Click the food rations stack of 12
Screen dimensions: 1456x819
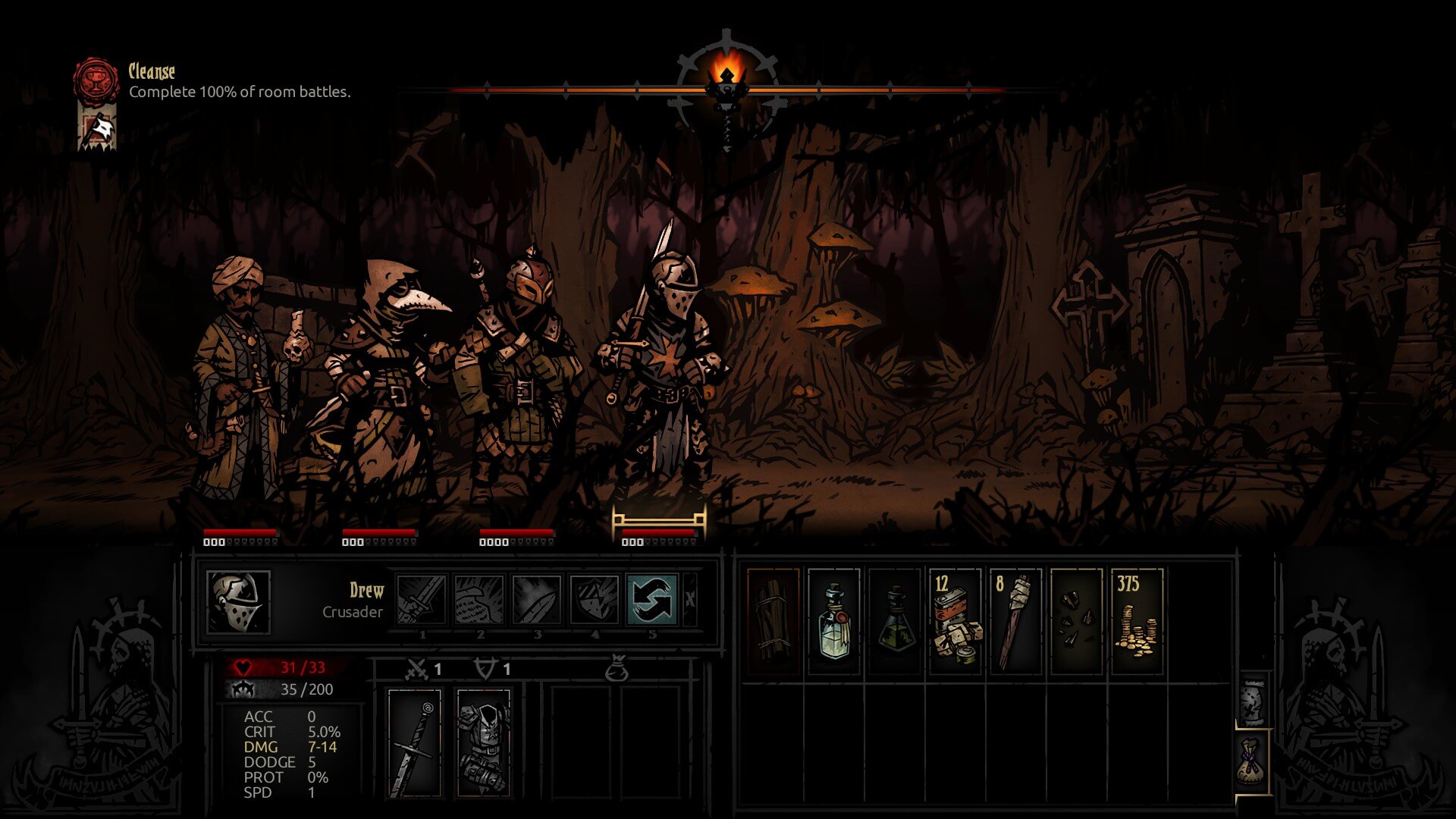[955, 621]
